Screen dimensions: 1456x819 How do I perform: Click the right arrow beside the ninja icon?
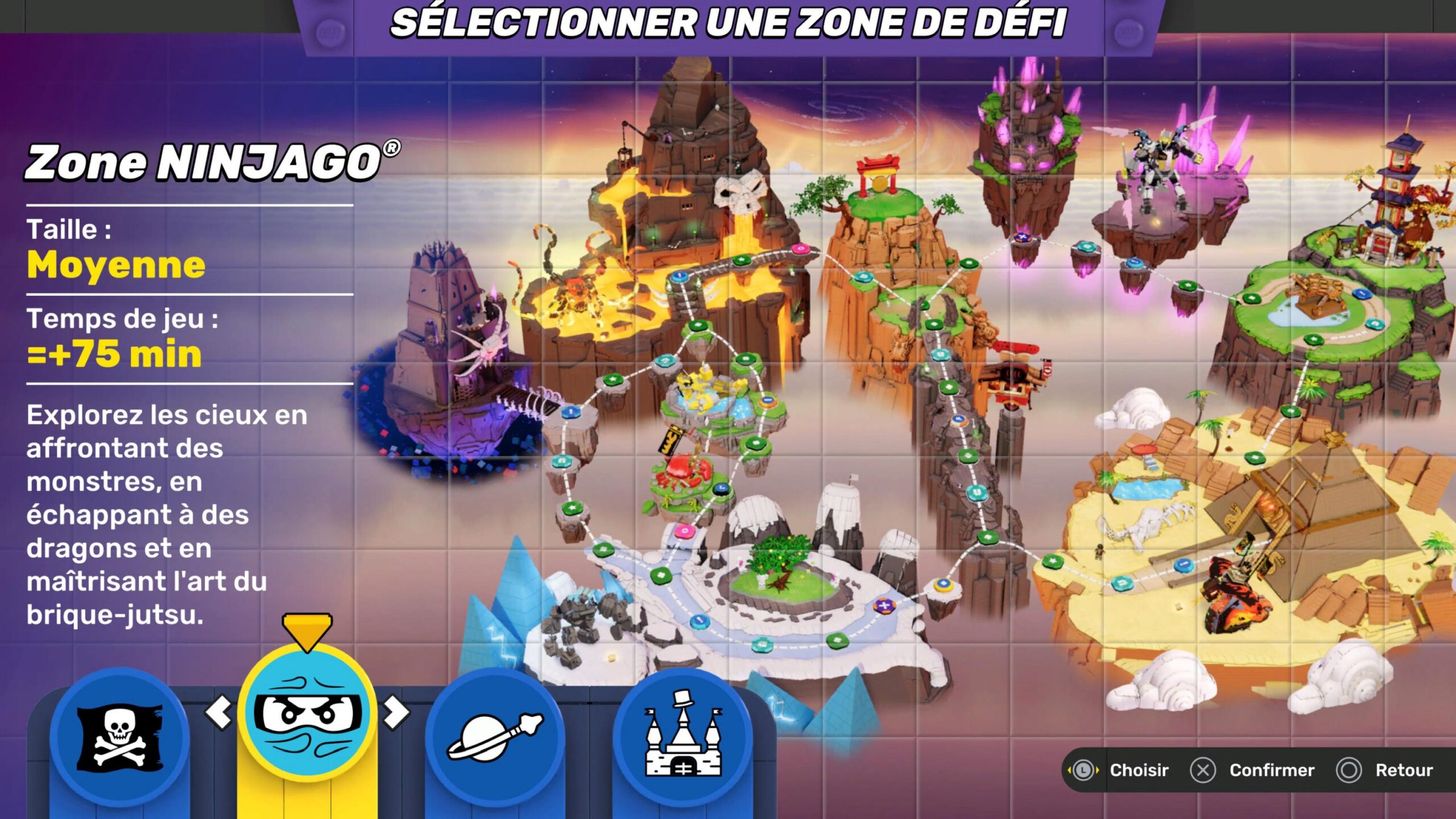[x=396, y=712]
